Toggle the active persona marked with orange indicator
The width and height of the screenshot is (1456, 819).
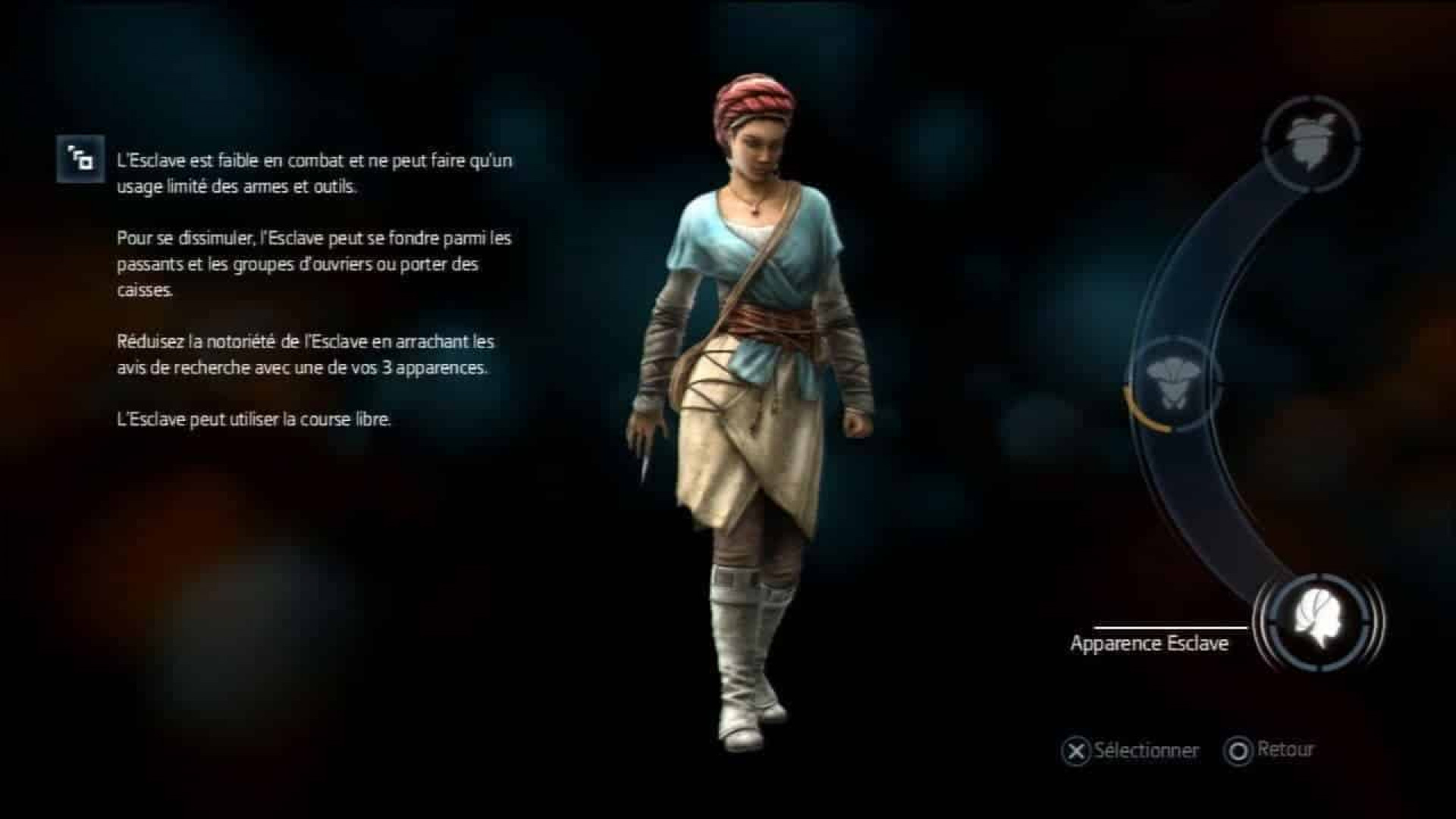[1174, 379]
